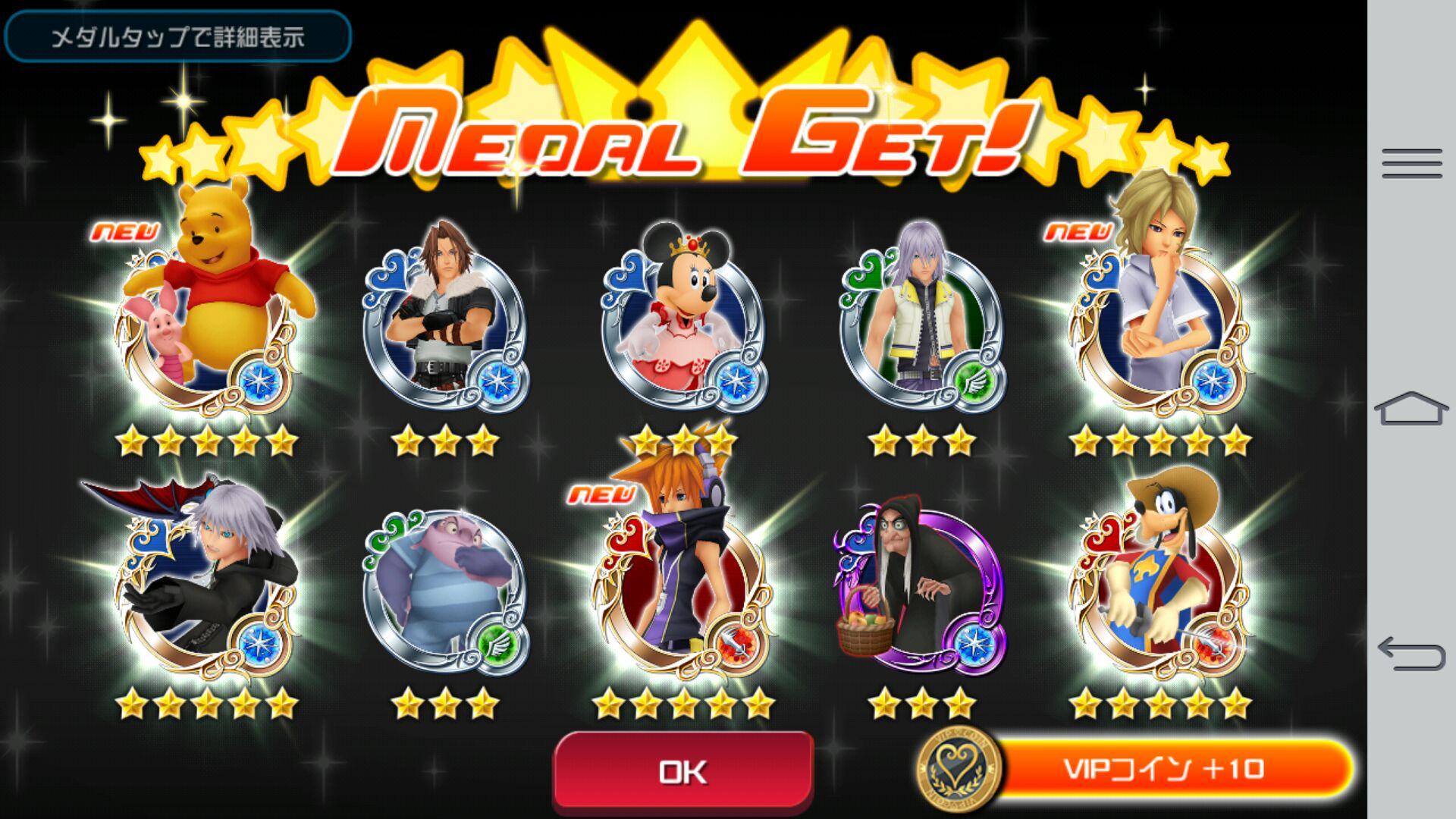
Task: Open the Riku yellow vest medal
Action: (922, 326)
